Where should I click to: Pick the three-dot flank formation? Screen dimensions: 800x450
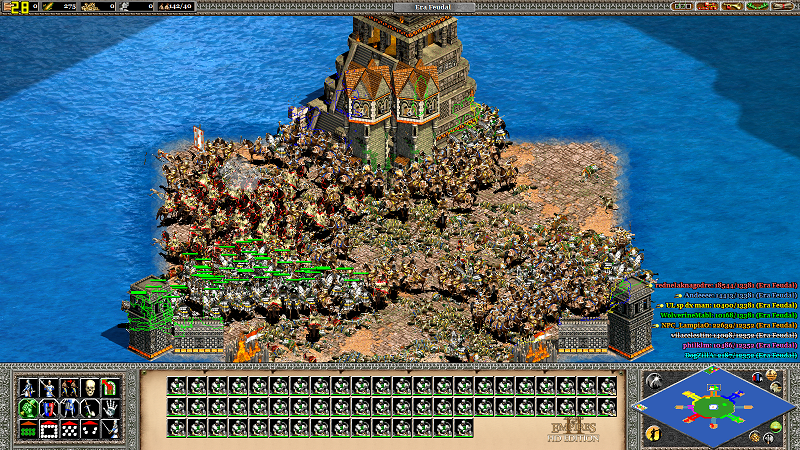(90, 429)
